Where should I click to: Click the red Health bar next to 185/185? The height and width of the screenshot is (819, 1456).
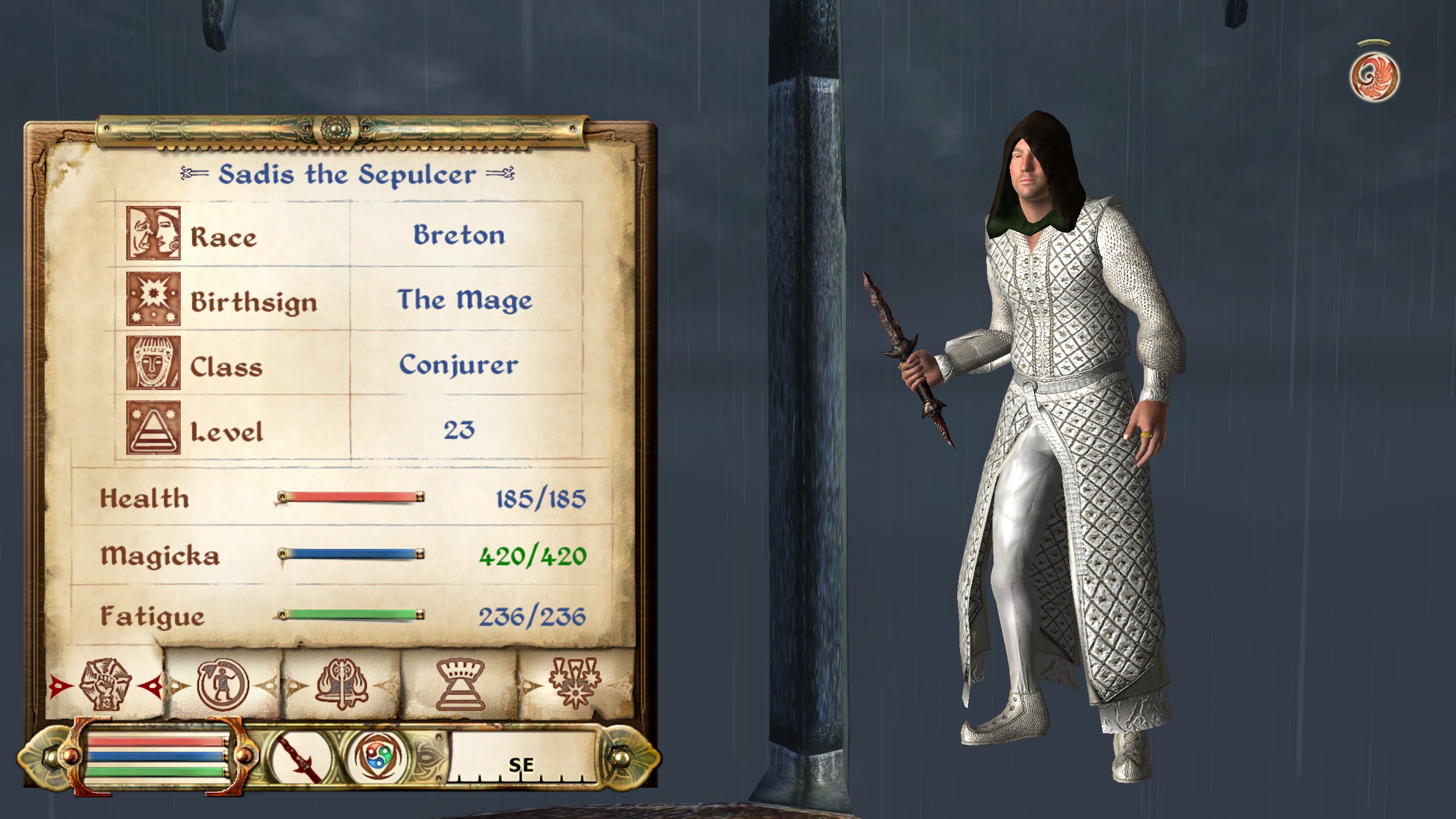pos(350,497)
